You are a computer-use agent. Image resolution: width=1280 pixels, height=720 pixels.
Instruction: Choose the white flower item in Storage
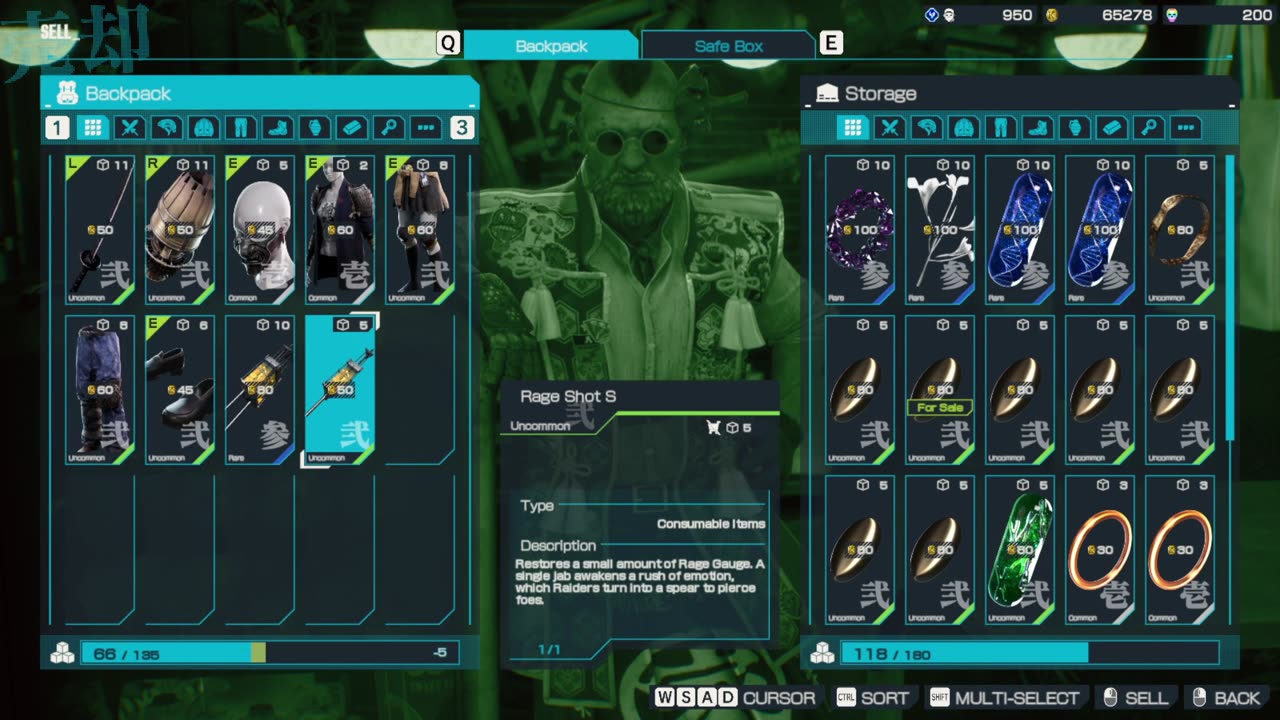(x=940, y=230)
